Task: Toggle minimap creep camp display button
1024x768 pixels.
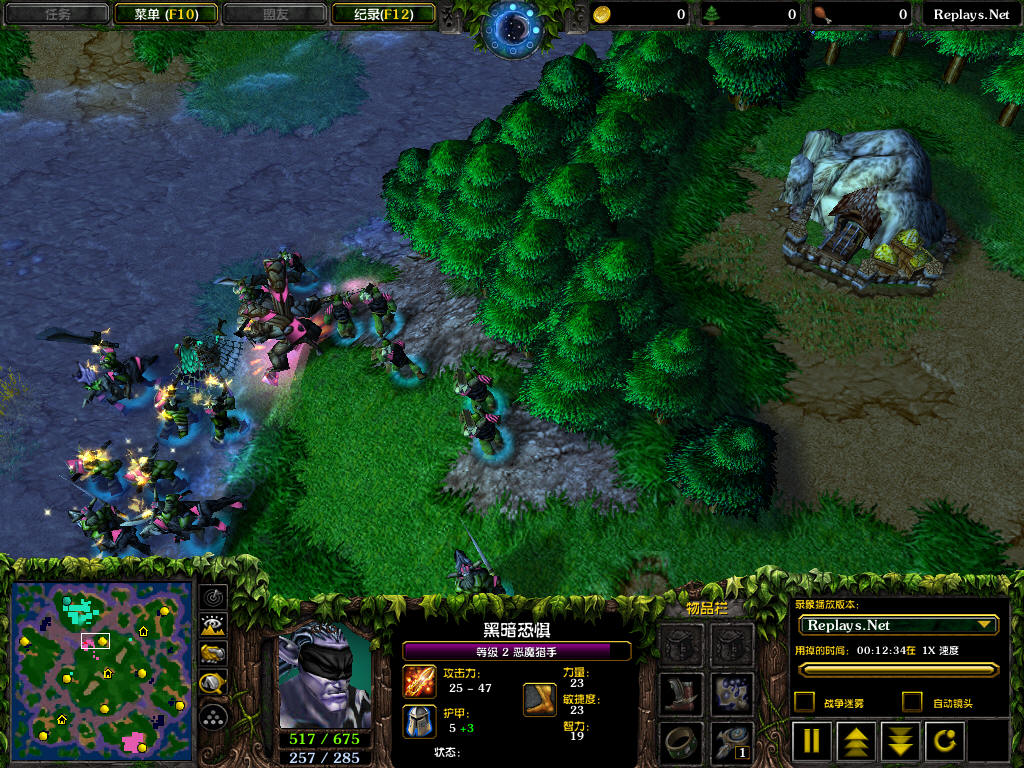Action: tap(214, 684)
